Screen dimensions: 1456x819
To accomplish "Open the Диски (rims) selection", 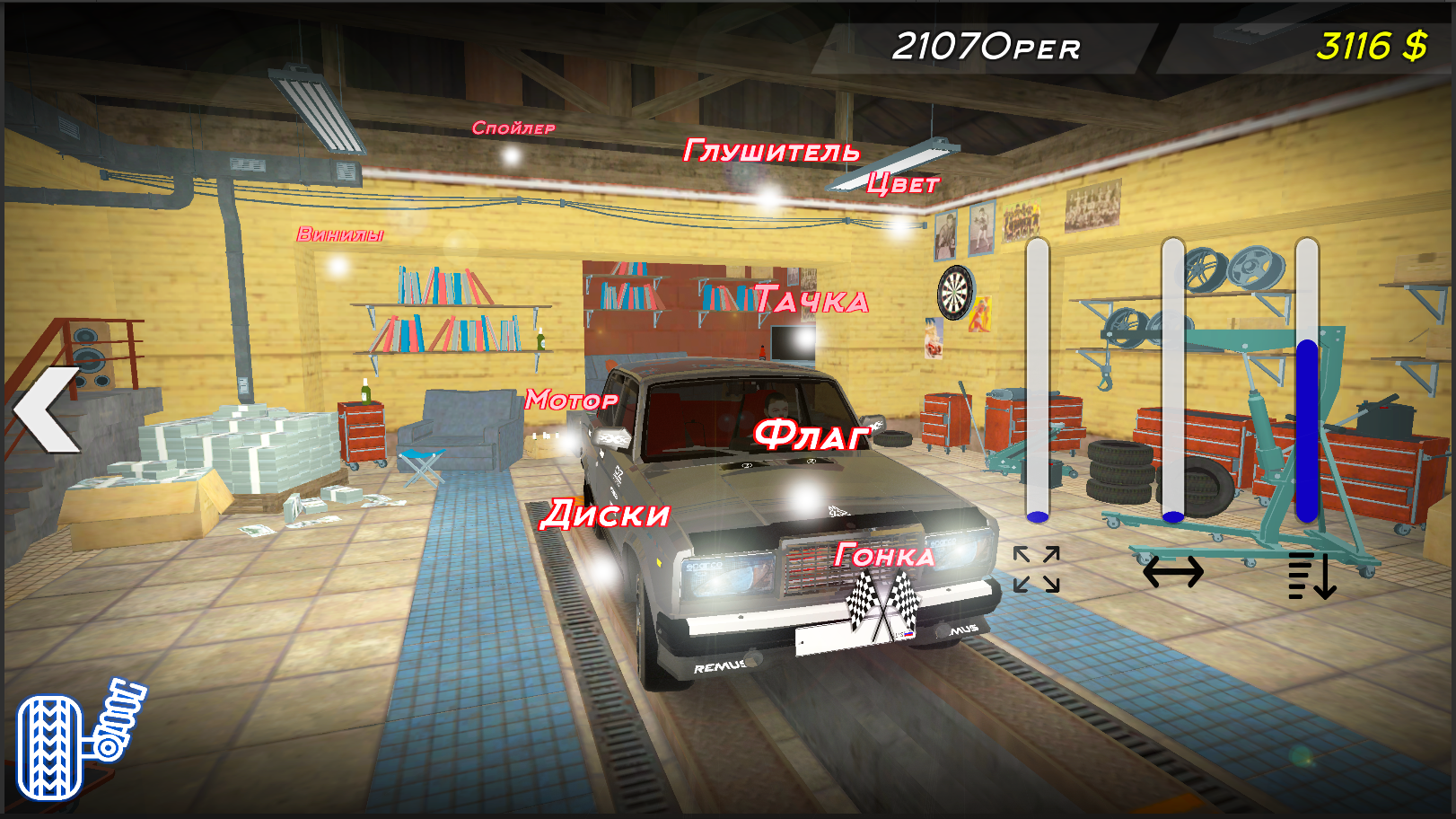I will point(607,515).
